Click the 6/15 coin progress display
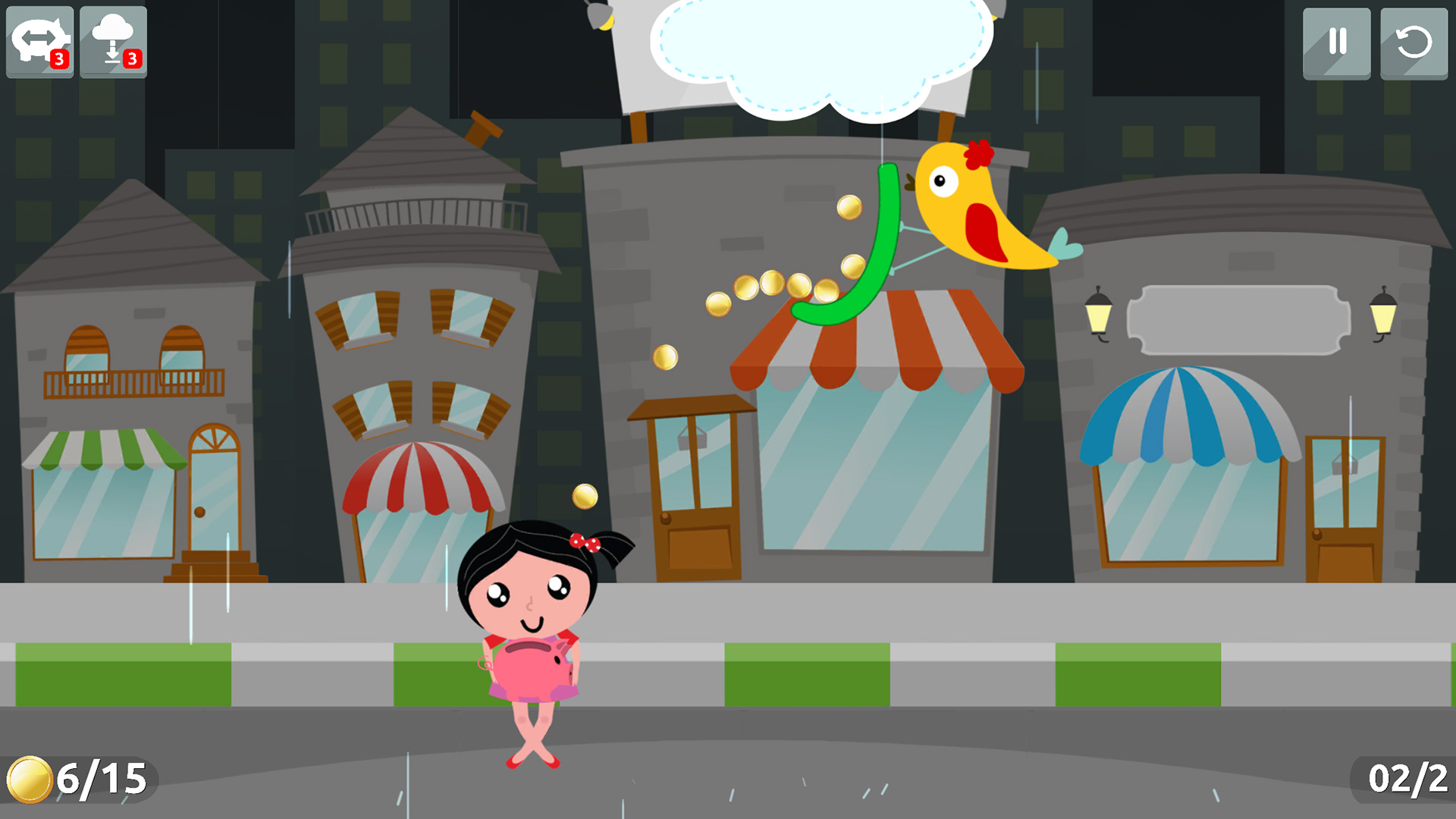Image resolution: width=1456 pixels, height=819 pixels. click(x=83, y=777)
